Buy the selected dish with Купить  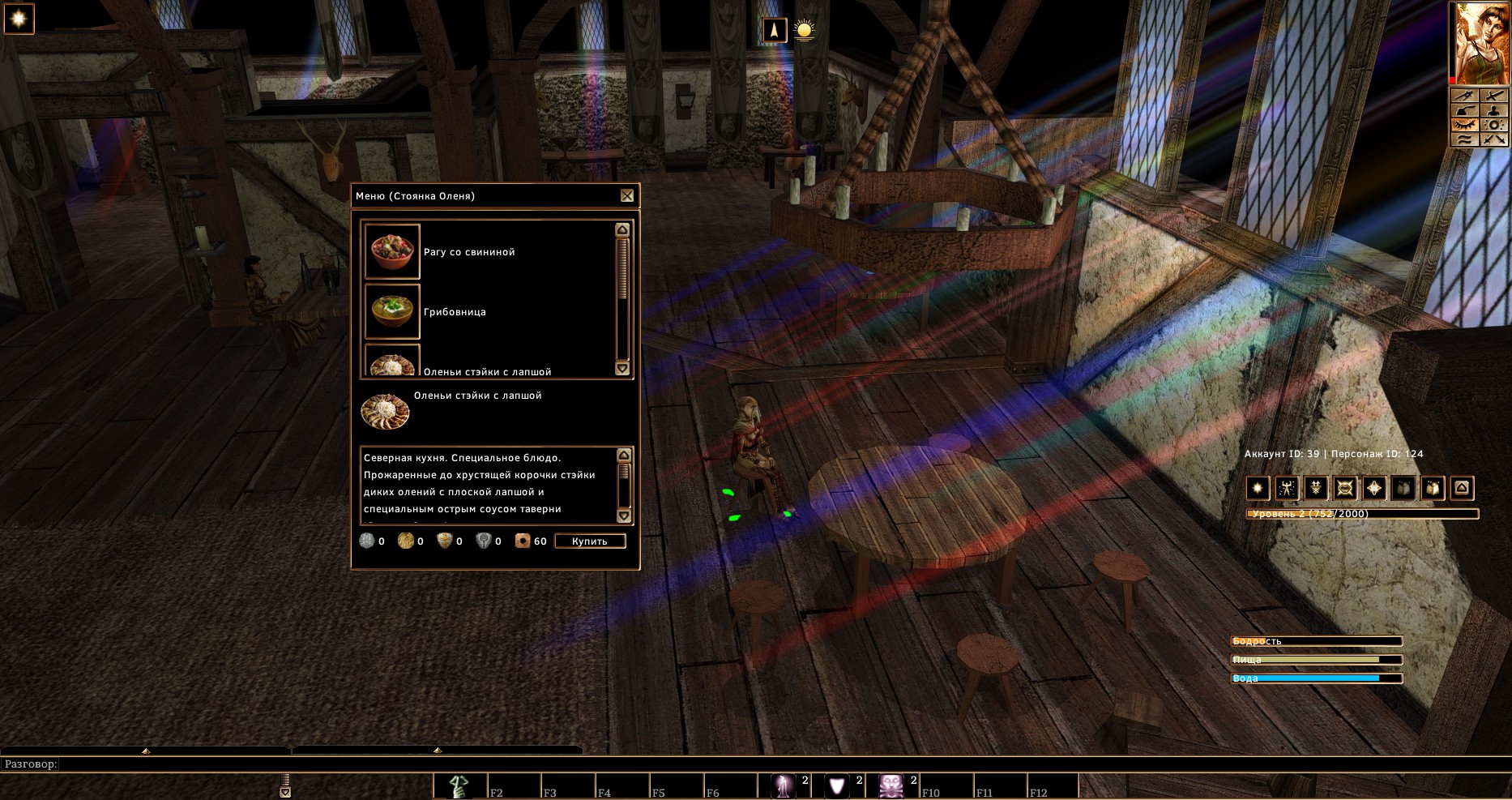(x=590, y=541)
